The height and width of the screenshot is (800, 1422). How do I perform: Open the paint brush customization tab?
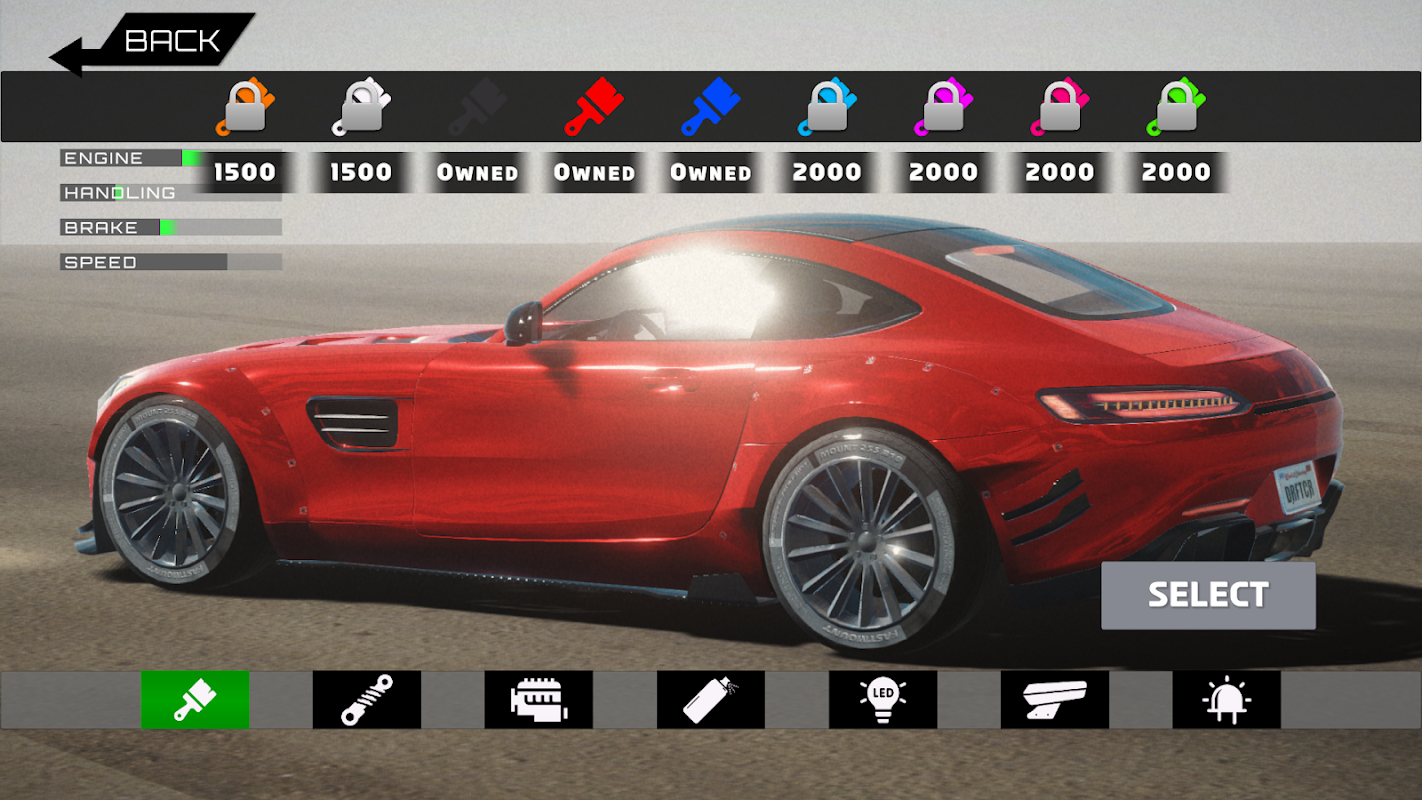[x=195, y=699]
